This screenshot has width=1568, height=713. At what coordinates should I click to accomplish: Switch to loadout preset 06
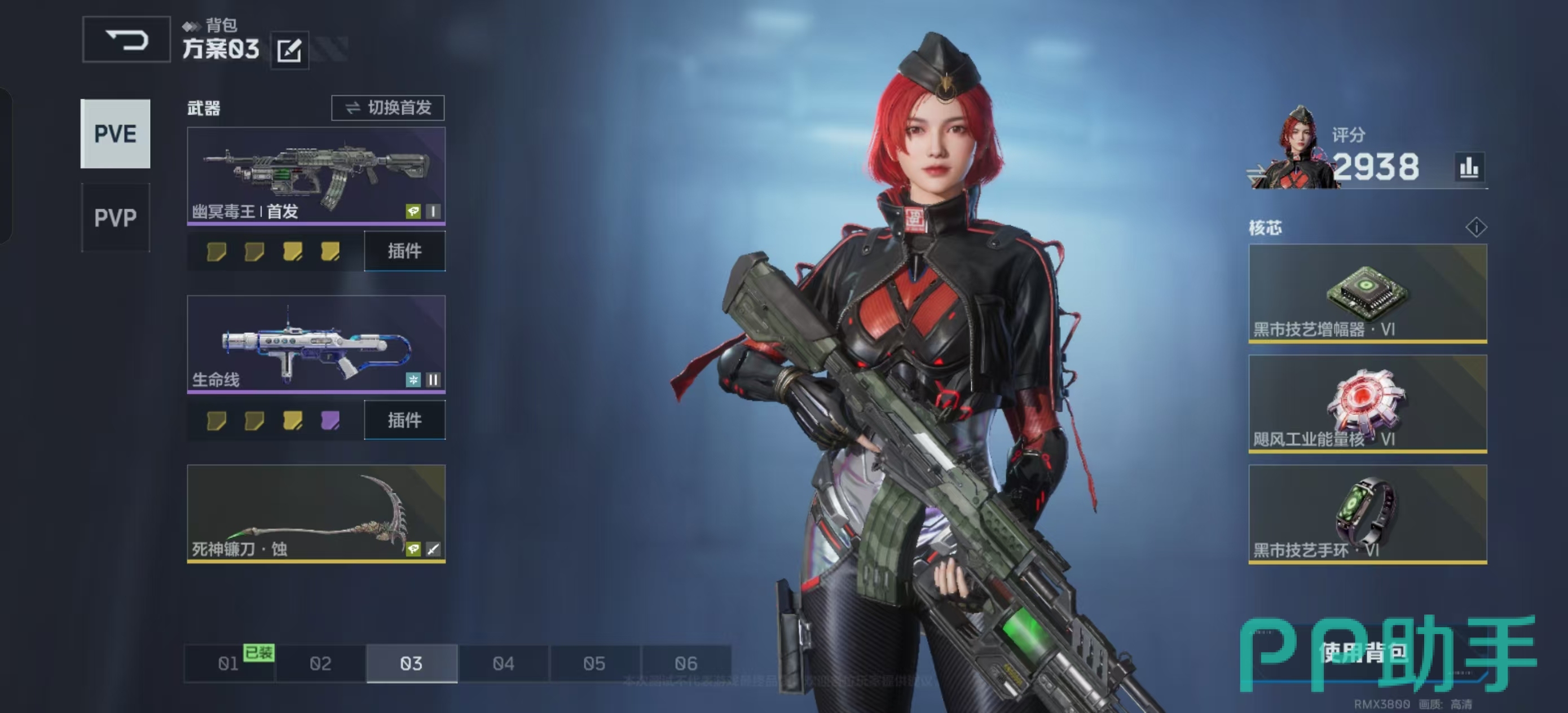[686, 663]
